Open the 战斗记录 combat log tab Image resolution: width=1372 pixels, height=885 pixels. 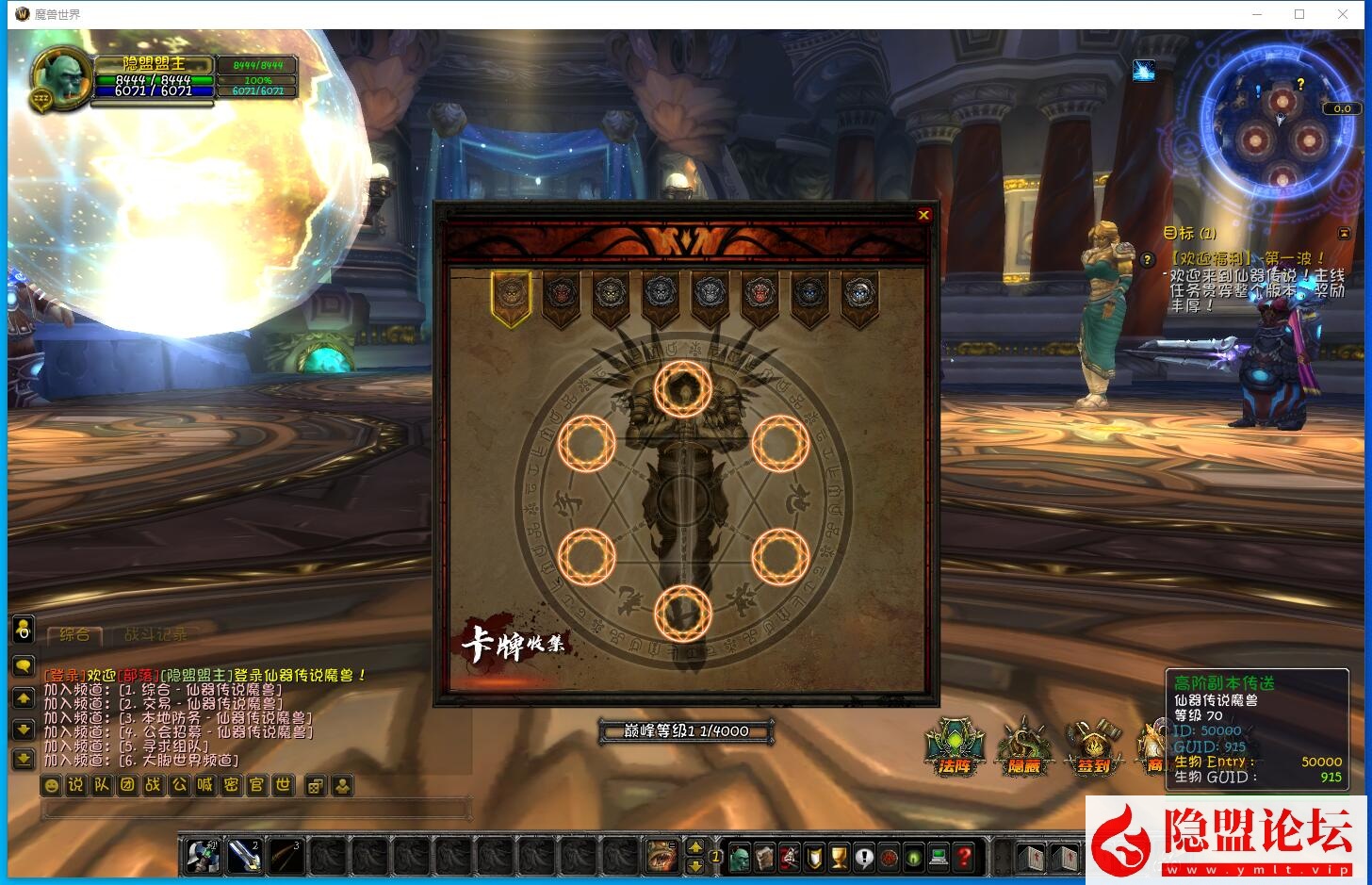pos(155,634)
